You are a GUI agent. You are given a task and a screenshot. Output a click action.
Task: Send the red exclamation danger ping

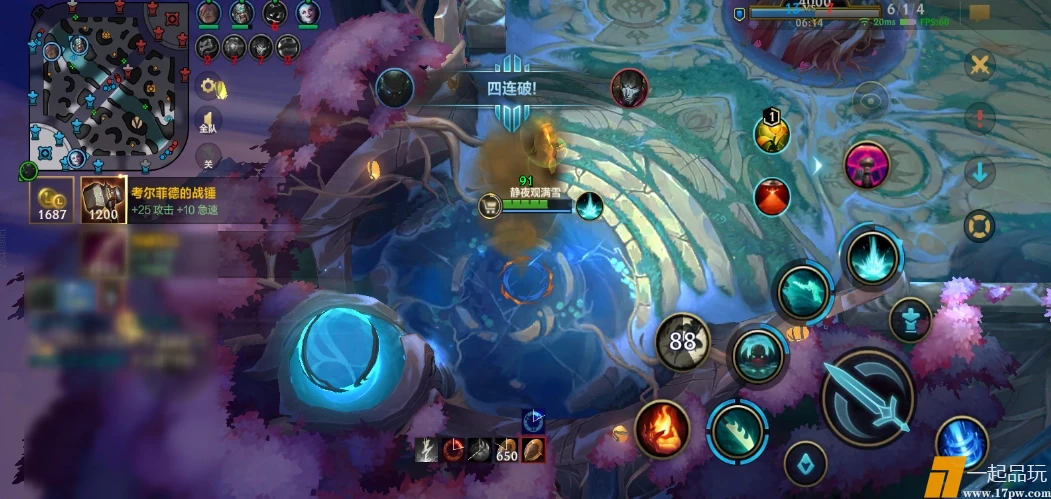[x=980, y=118]
